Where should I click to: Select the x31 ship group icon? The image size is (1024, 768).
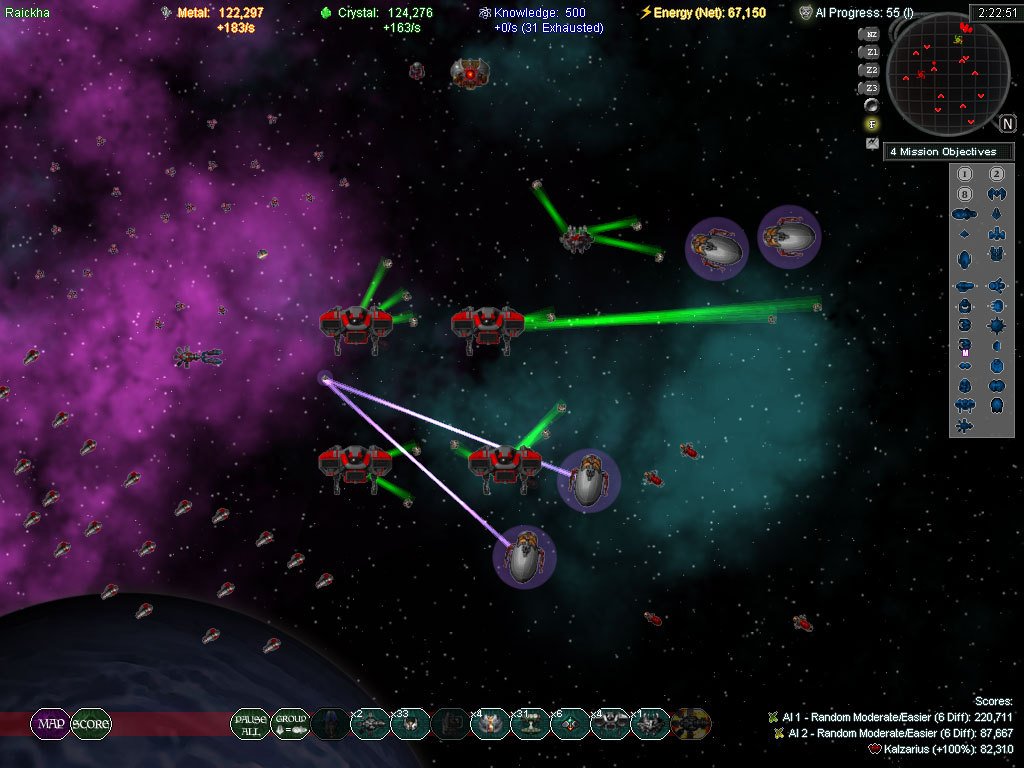pos(530,723)
